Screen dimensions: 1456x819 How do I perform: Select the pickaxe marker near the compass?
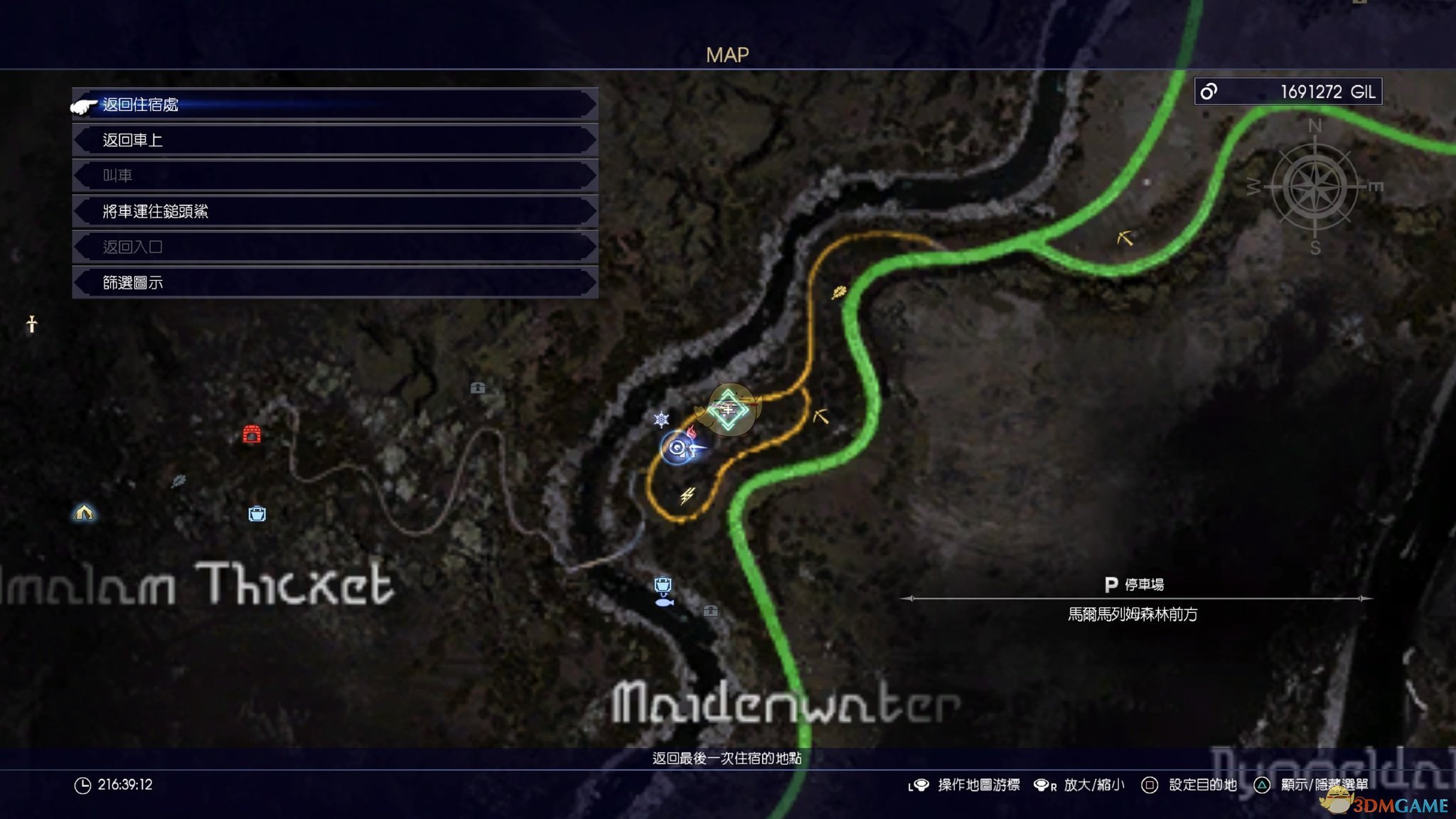point(1125,238)
